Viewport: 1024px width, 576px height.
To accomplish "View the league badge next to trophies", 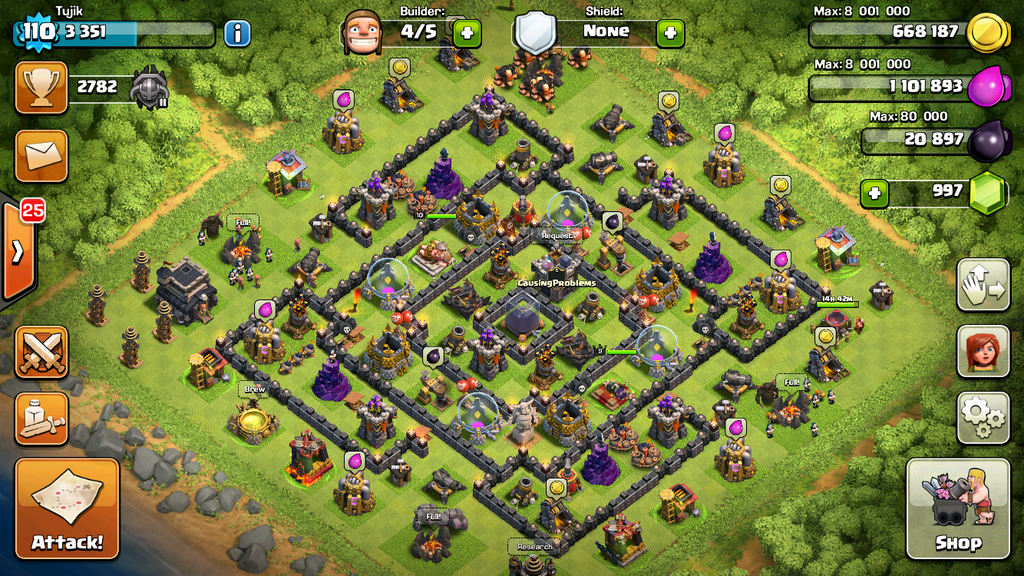I will [149, 88].
